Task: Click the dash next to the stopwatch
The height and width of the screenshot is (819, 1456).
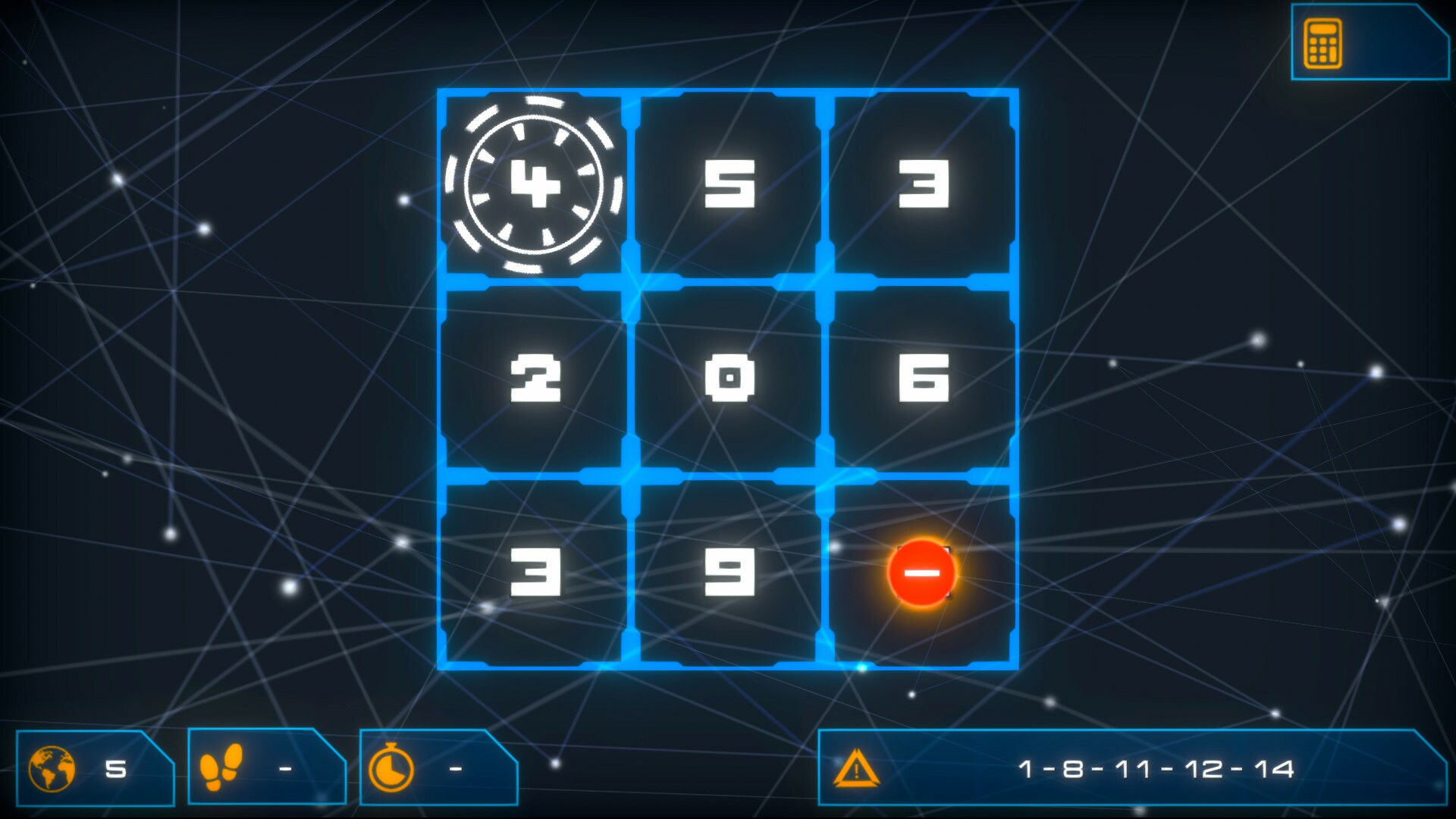Action: (453, 768)
